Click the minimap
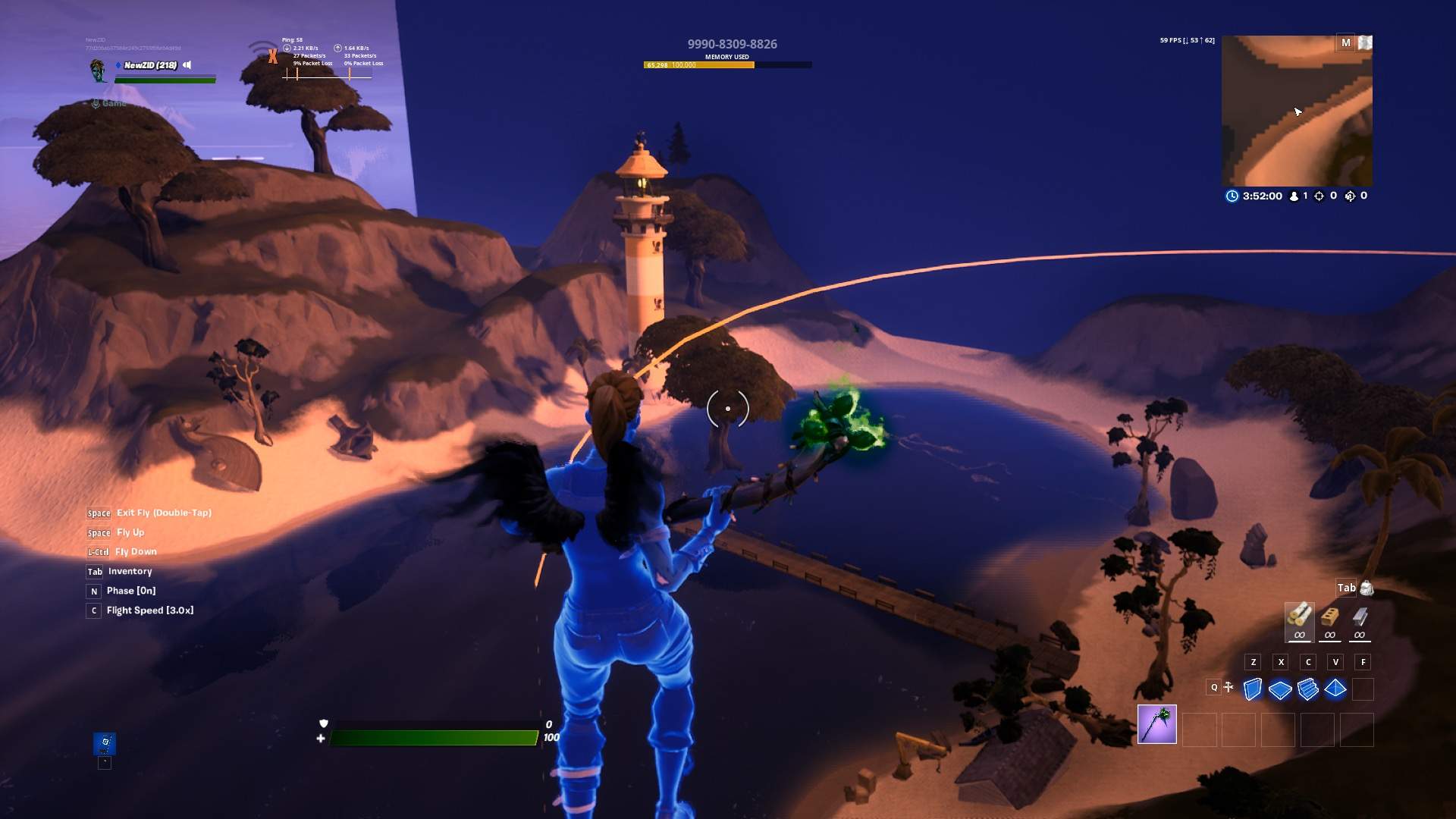 [1297, 111]
